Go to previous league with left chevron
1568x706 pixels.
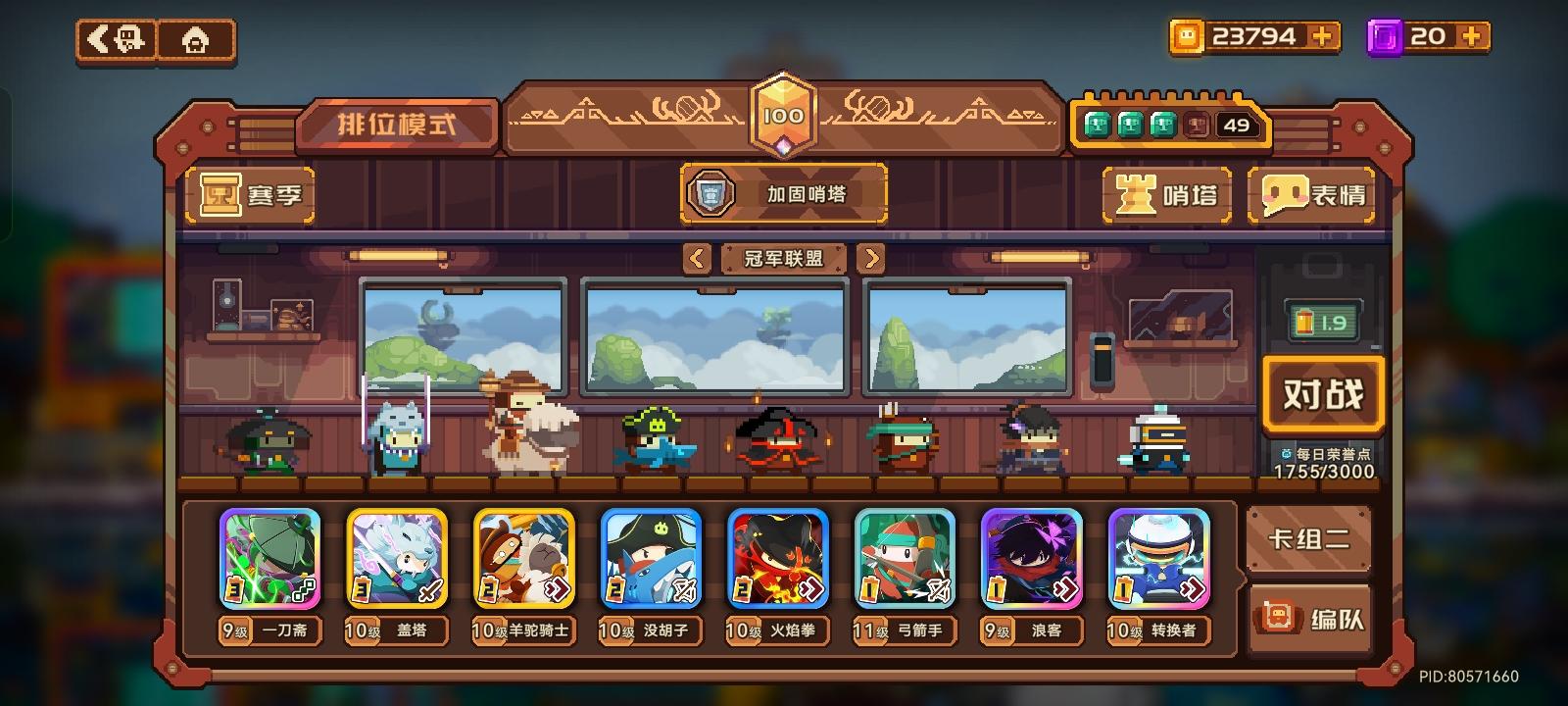[698, 259]
